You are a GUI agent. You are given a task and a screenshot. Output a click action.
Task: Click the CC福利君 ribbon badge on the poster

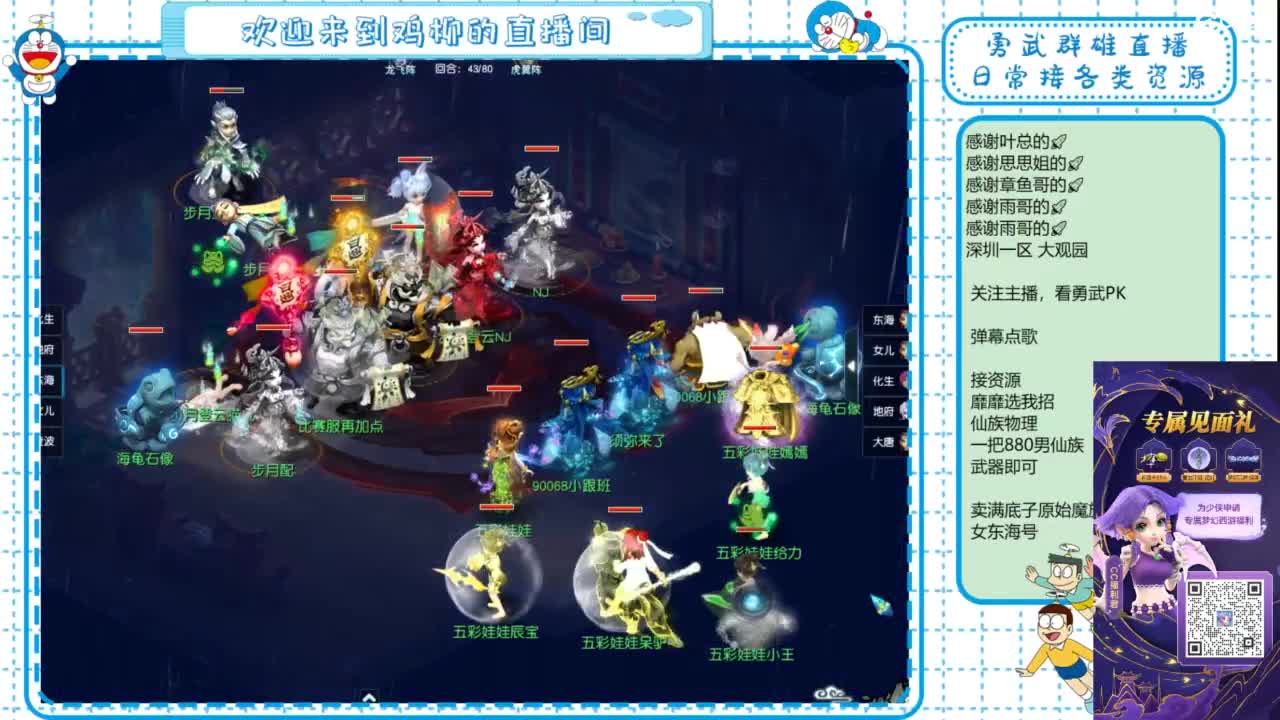coord(1113,583)
